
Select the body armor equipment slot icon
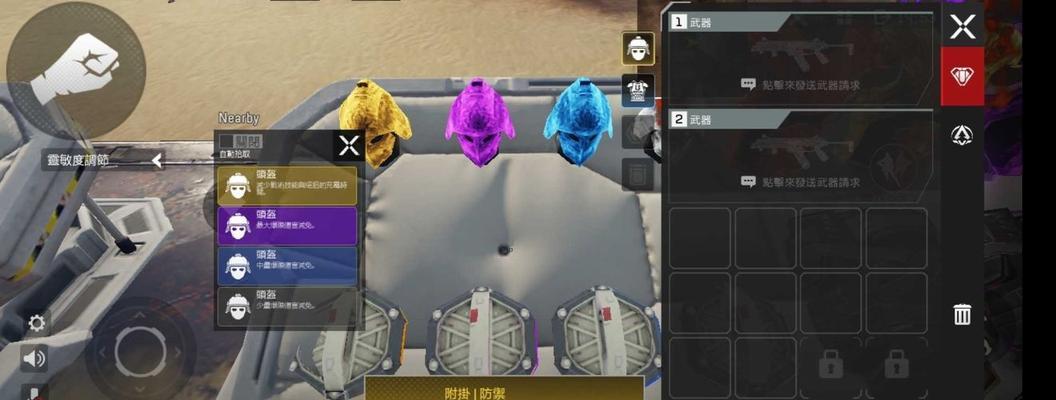(x=638, y=90)
